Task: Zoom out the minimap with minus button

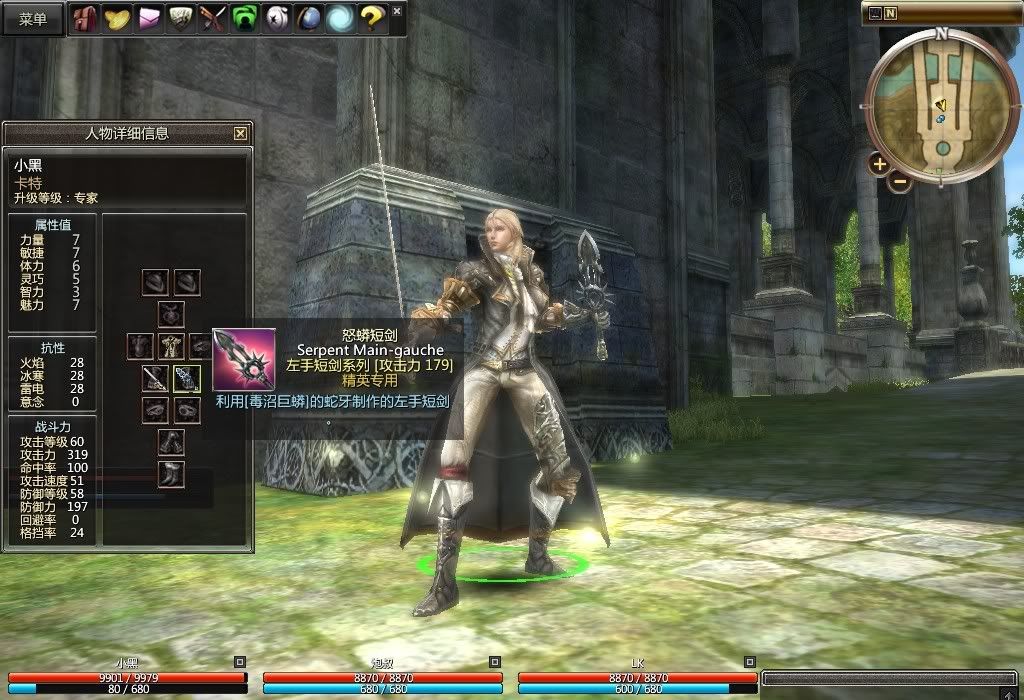Action: pos(900,182)
